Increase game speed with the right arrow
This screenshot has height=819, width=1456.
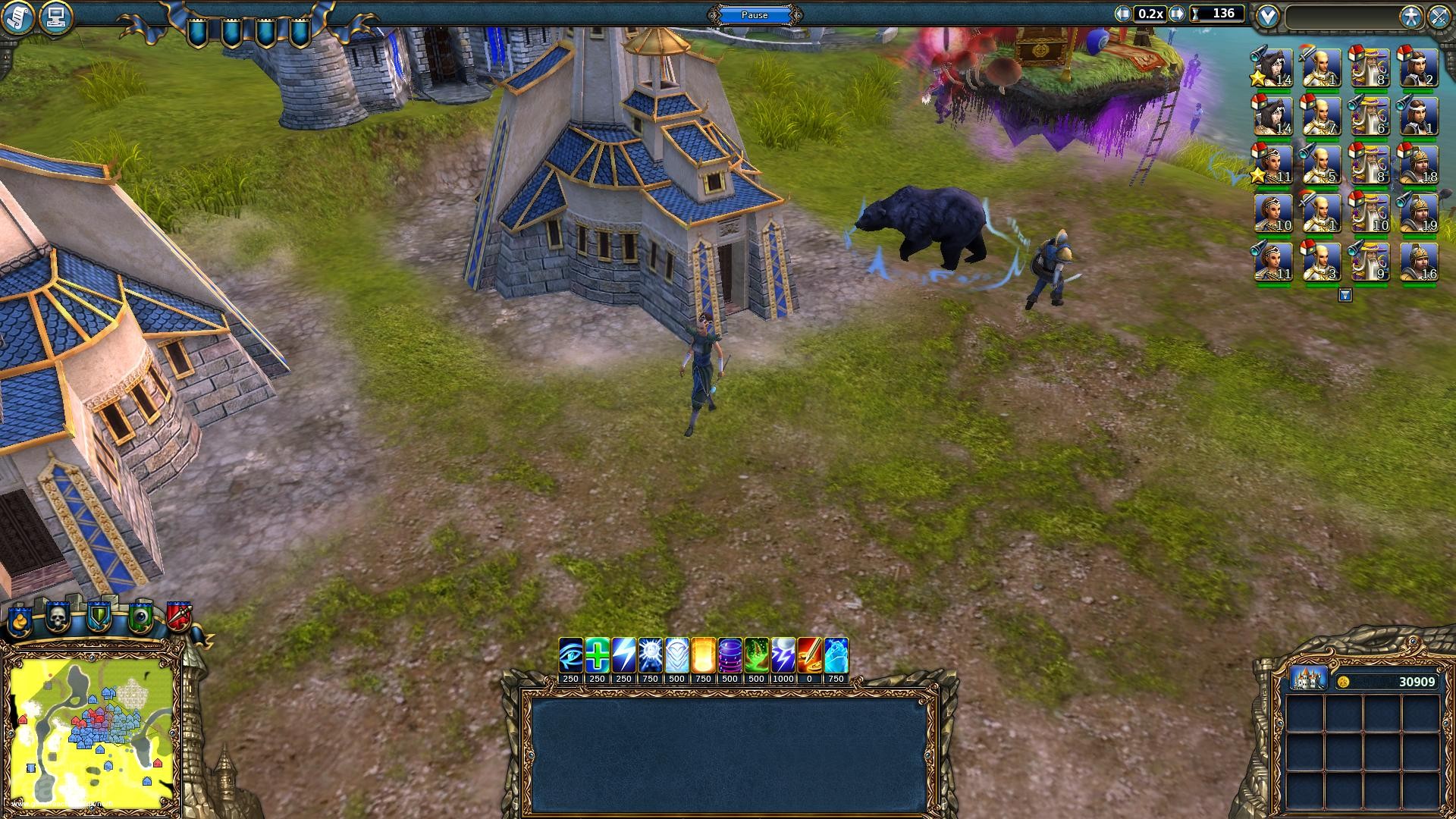[x=1178, y=13]
